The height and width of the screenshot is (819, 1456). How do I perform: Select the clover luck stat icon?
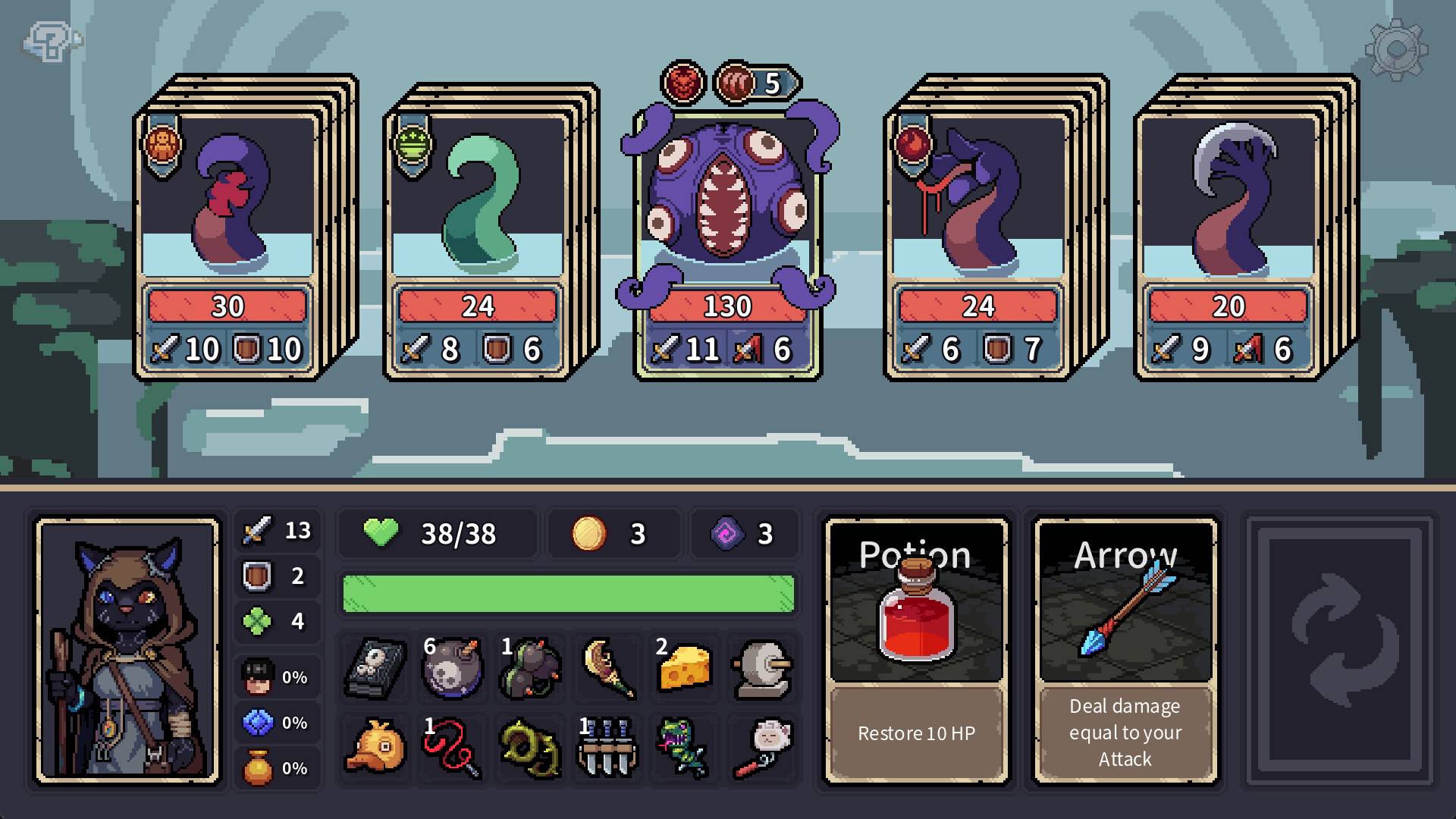[255, 620]
